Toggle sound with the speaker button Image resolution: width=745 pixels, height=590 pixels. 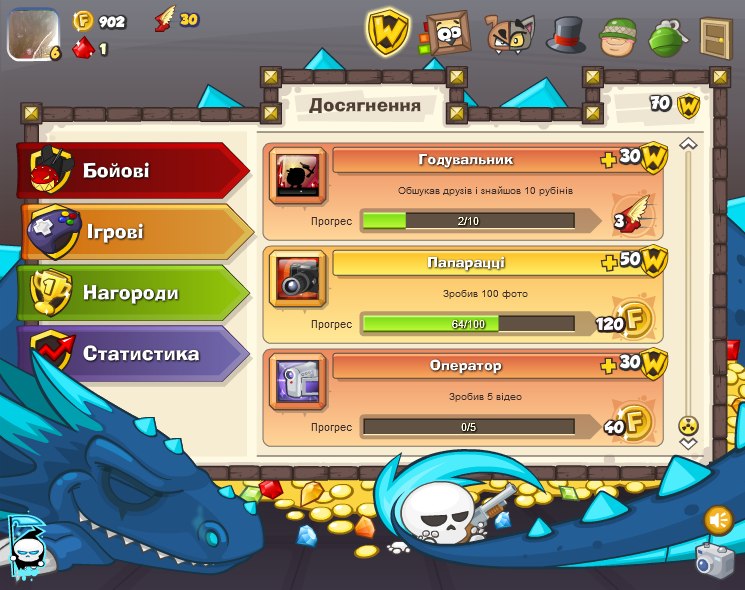(718, 520)
